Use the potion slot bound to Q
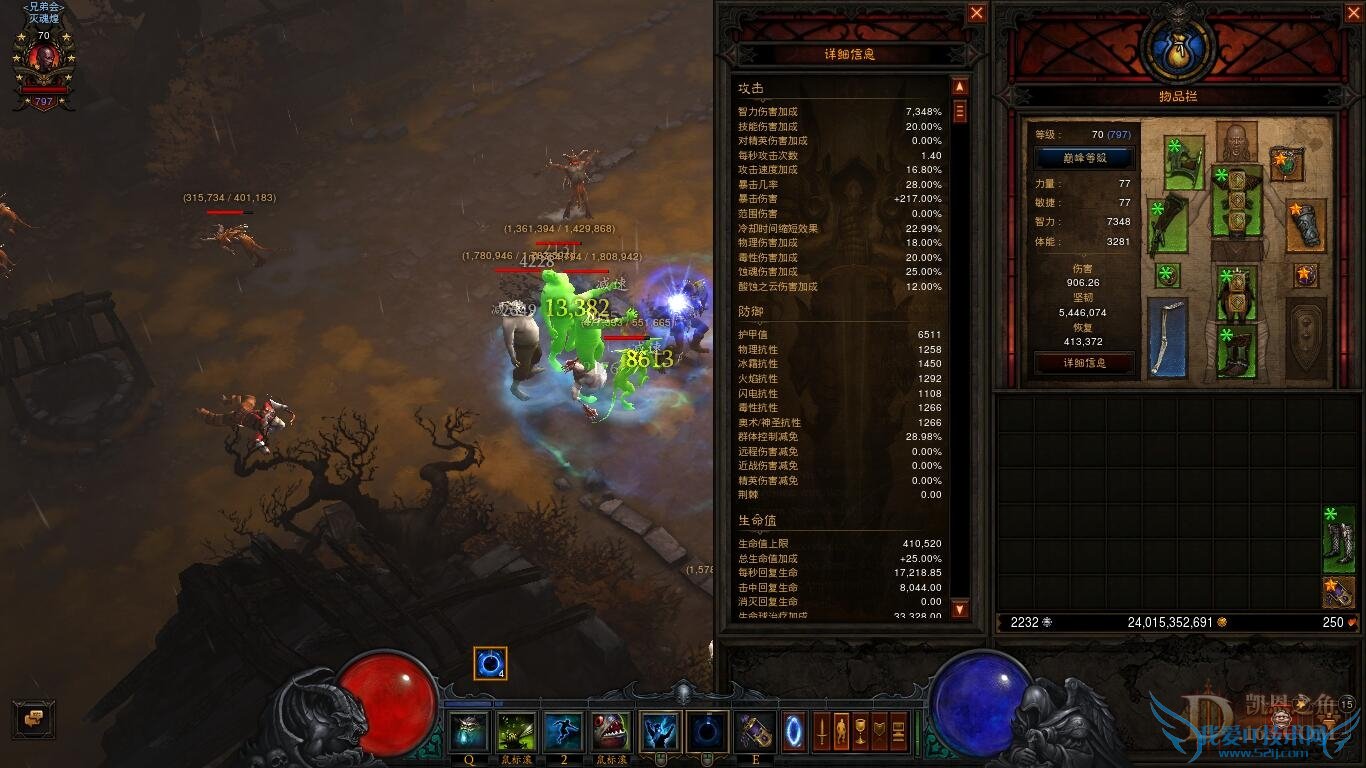Viewport: 1366px width, 768px height. 469,732
